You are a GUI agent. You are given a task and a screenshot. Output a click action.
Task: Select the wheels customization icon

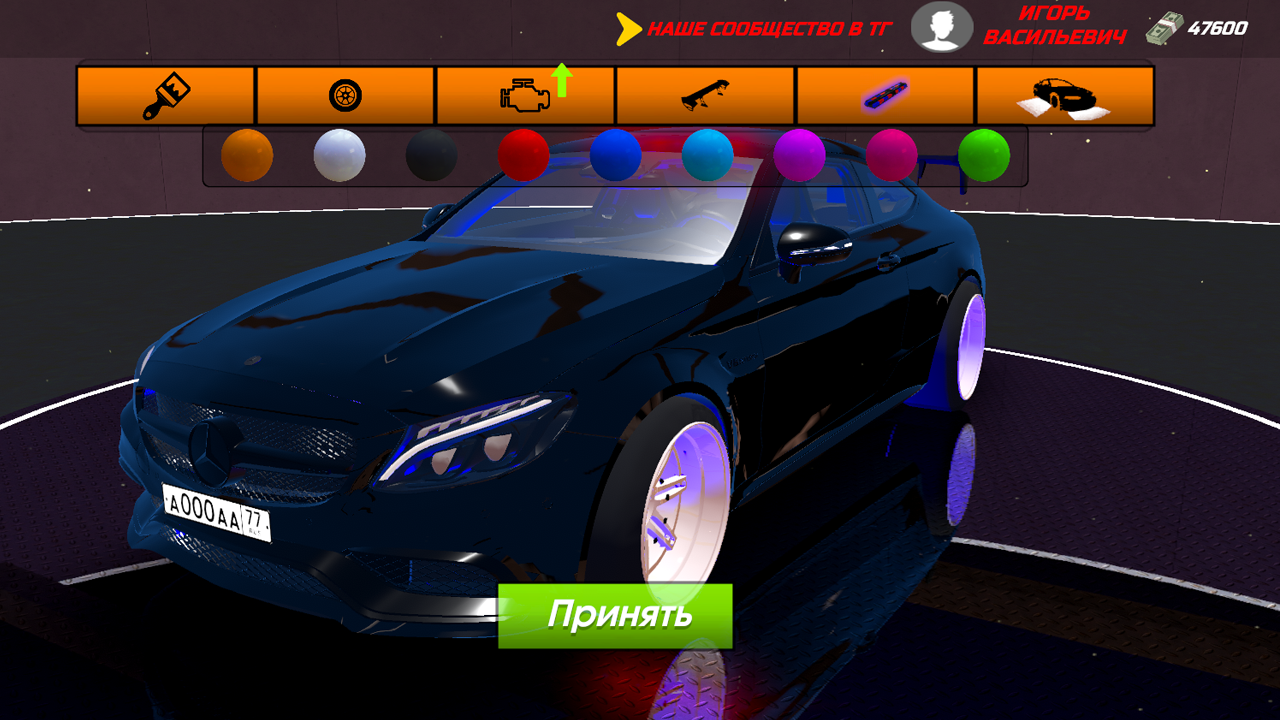345,95
